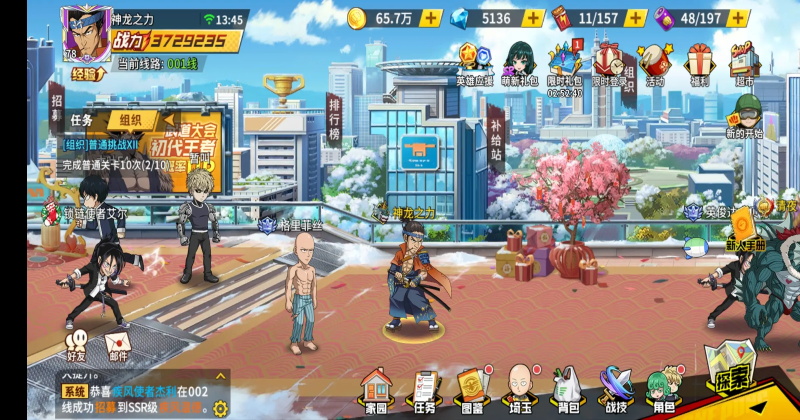
Task: Open the 福利 welfare gift box
Action: click(x=699, y=62)
